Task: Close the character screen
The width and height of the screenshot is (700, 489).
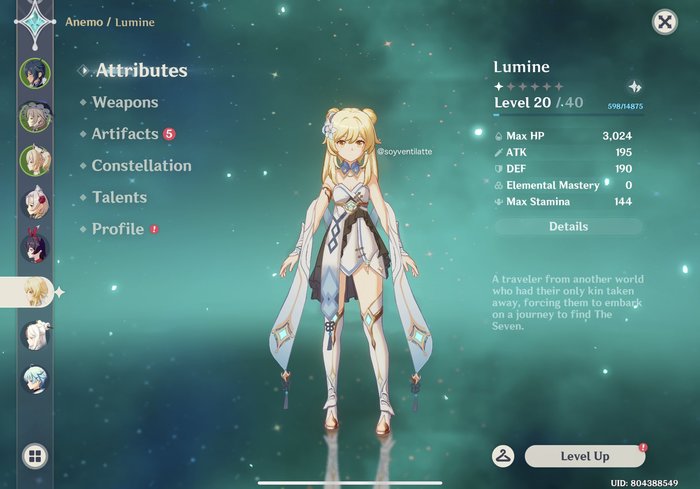Action: point(664,22)
